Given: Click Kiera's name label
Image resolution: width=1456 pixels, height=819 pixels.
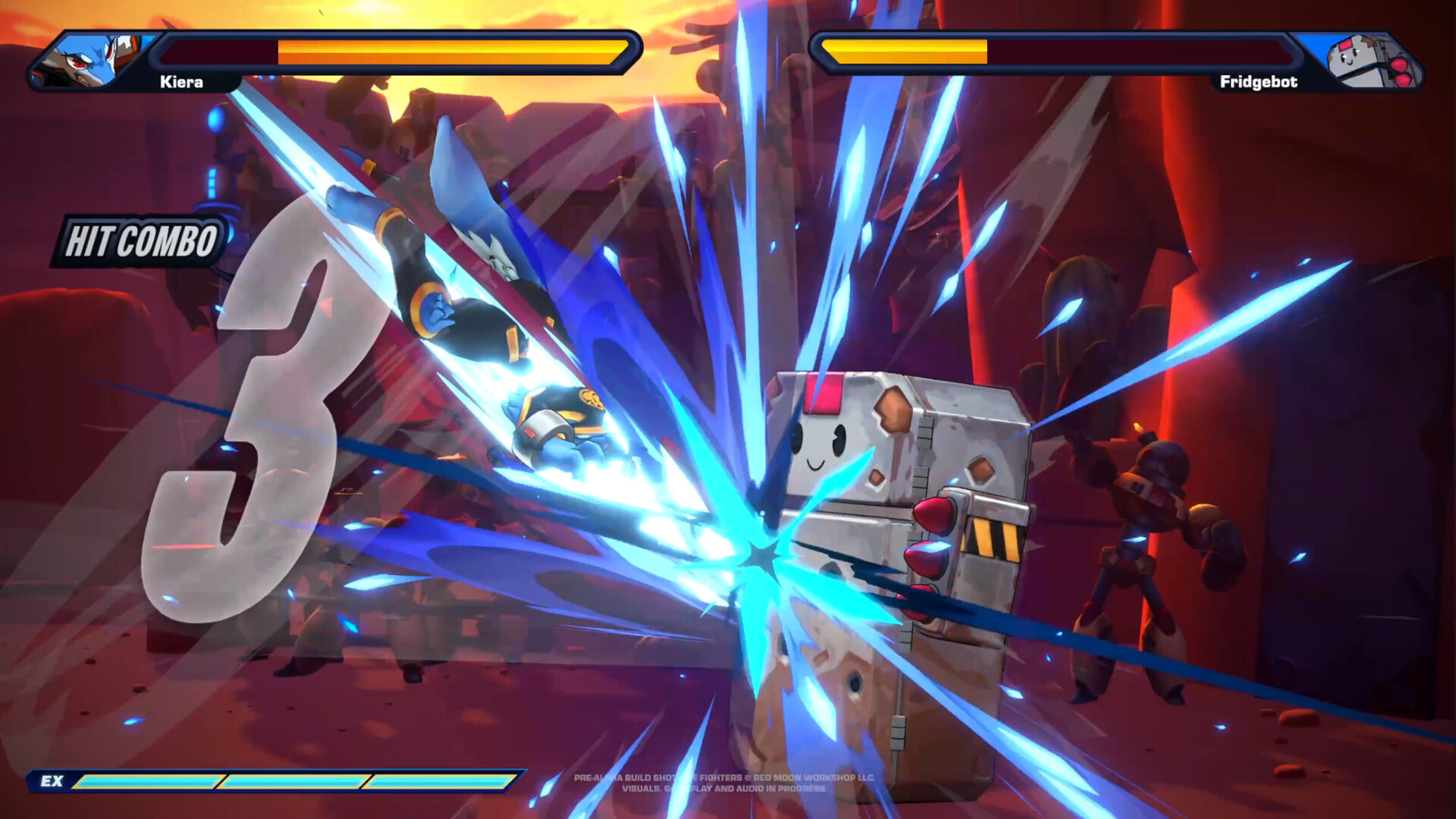Looking at the screenshot, I should coord(182,81).
